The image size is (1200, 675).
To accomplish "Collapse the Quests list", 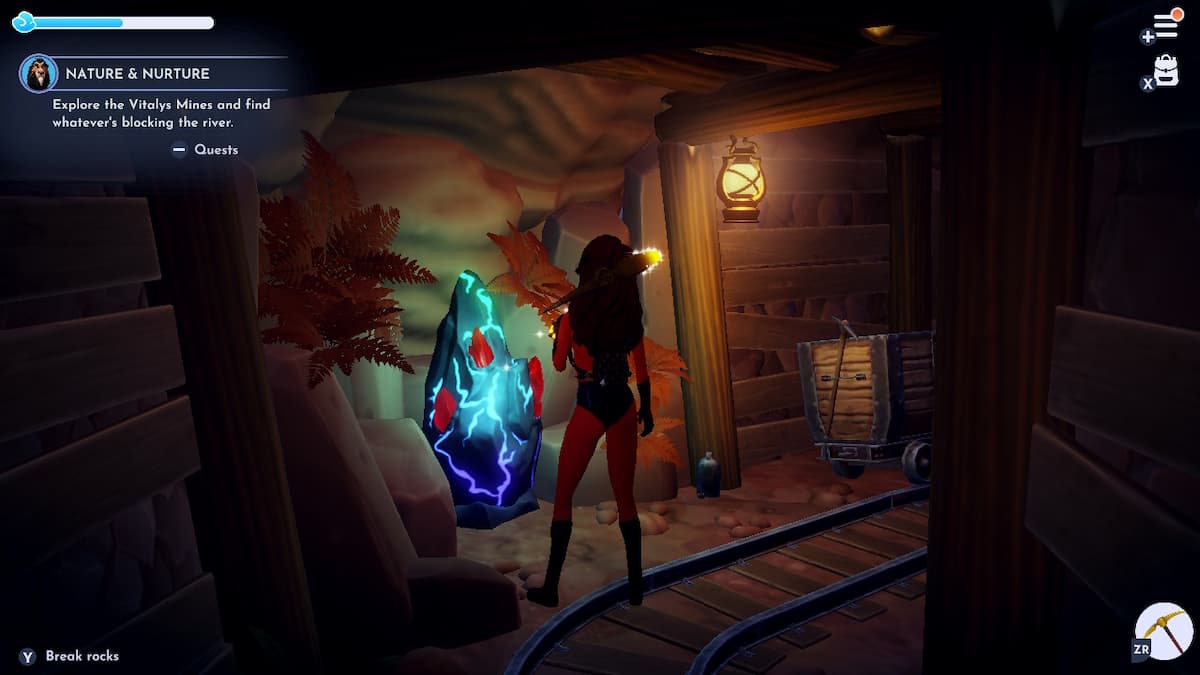I will click(x=180, y=150).
